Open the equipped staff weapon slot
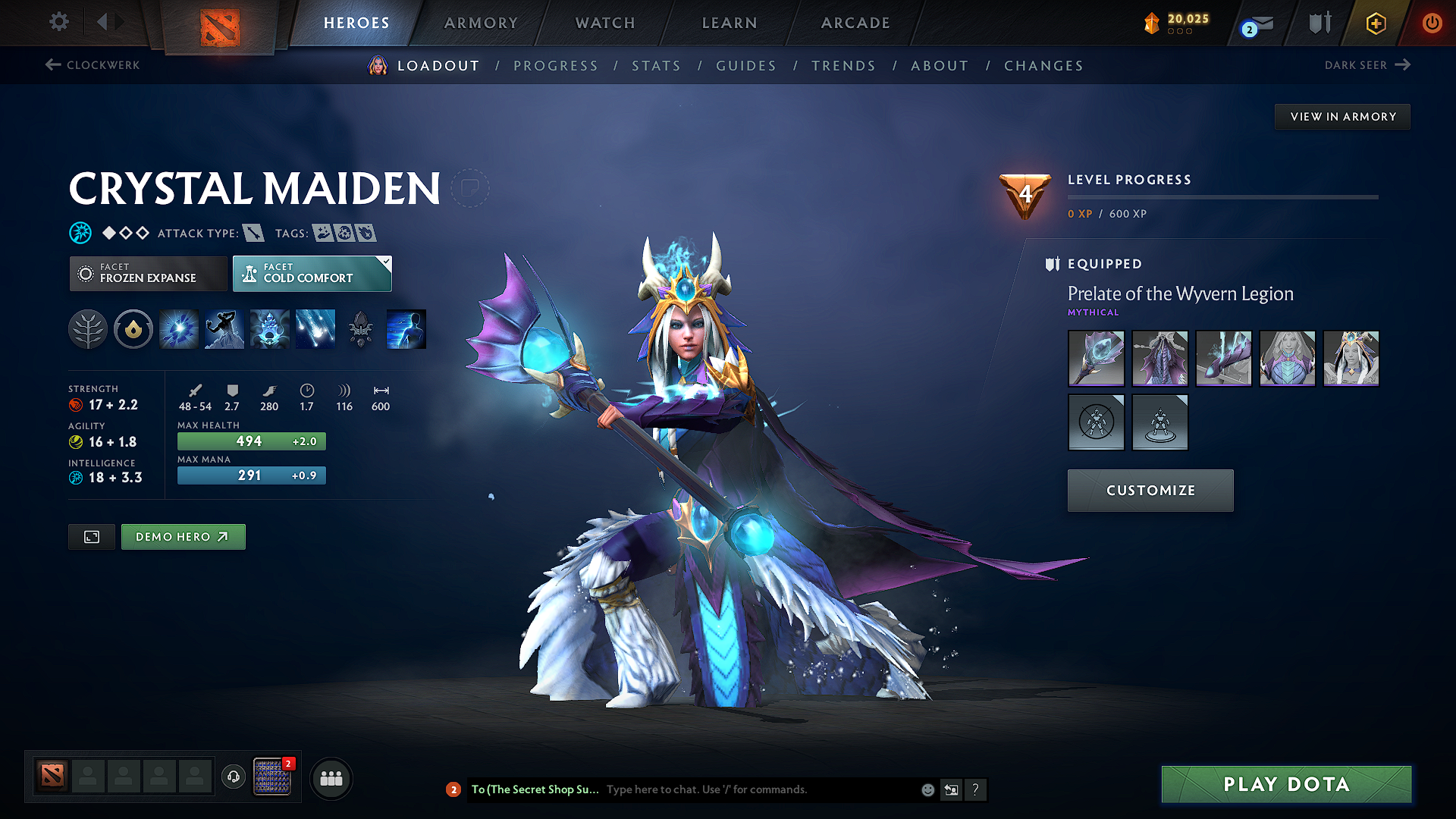The height and width of the screenshot is (819, 1456). [x=1096, y=358]
